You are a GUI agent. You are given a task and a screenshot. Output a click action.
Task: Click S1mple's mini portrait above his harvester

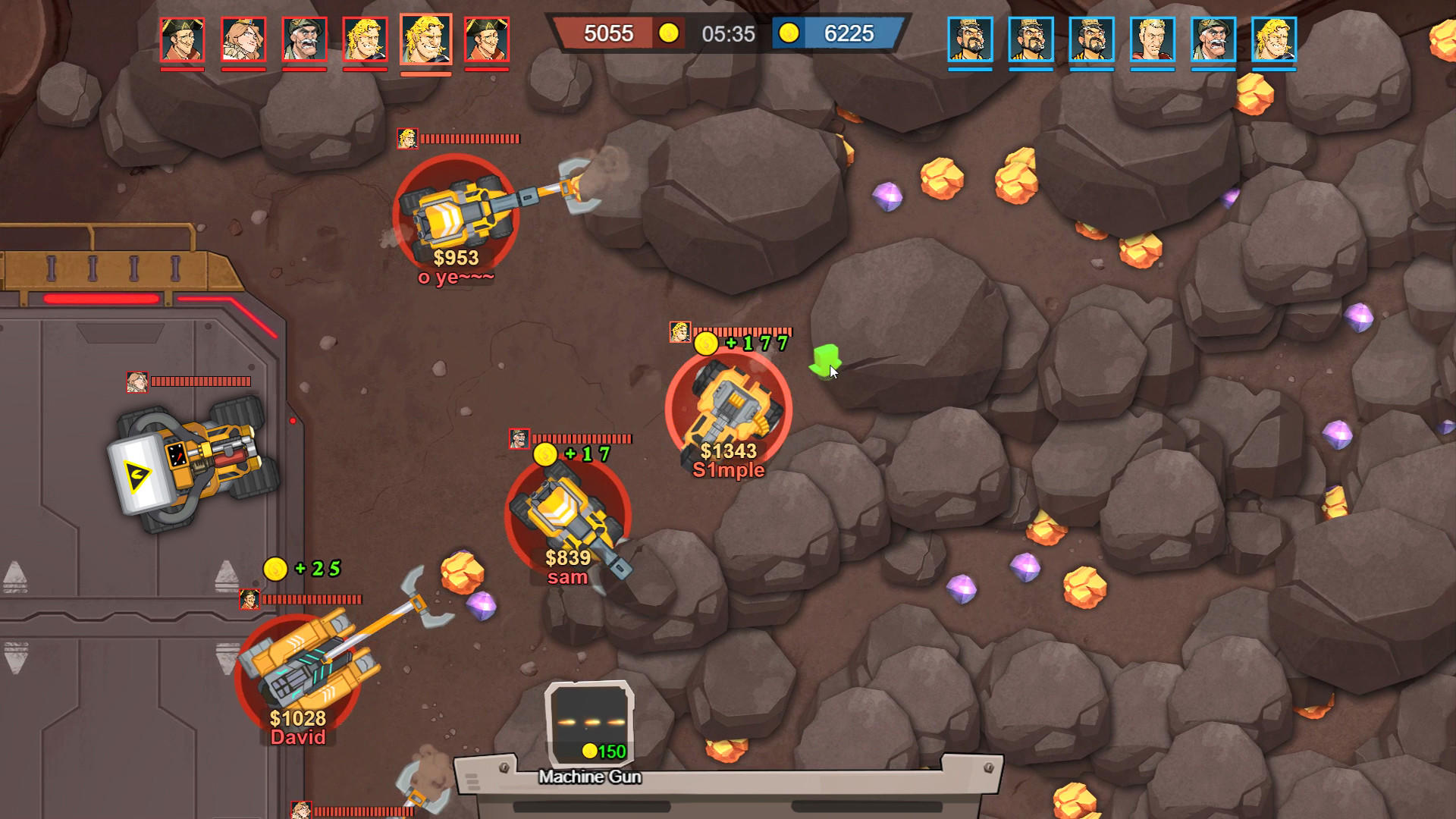(x=679, y=333)
